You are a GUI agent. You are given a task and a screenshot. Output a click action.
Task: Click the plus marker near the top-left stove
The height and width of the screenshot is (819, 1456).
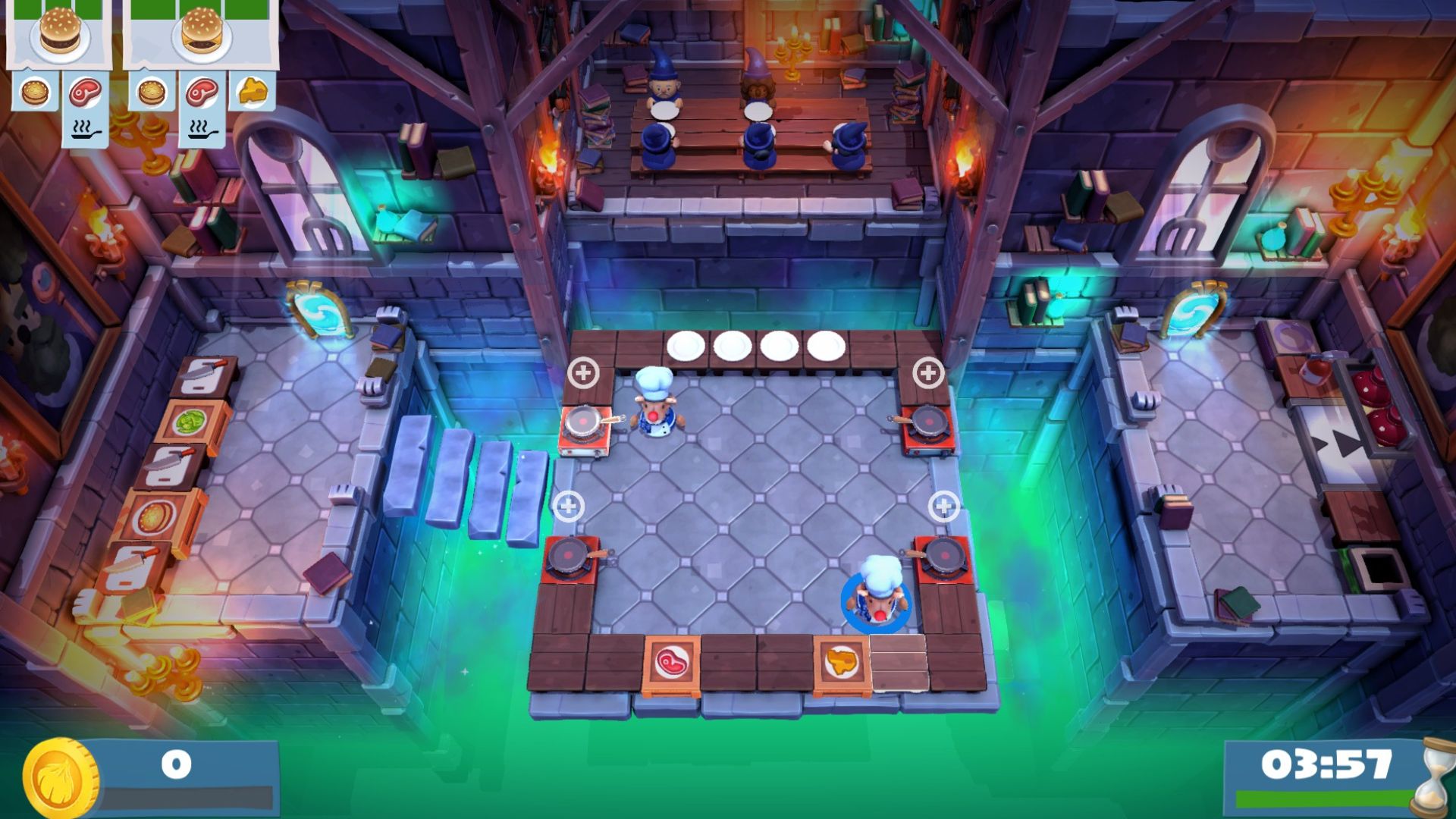[x=584, y=372]
